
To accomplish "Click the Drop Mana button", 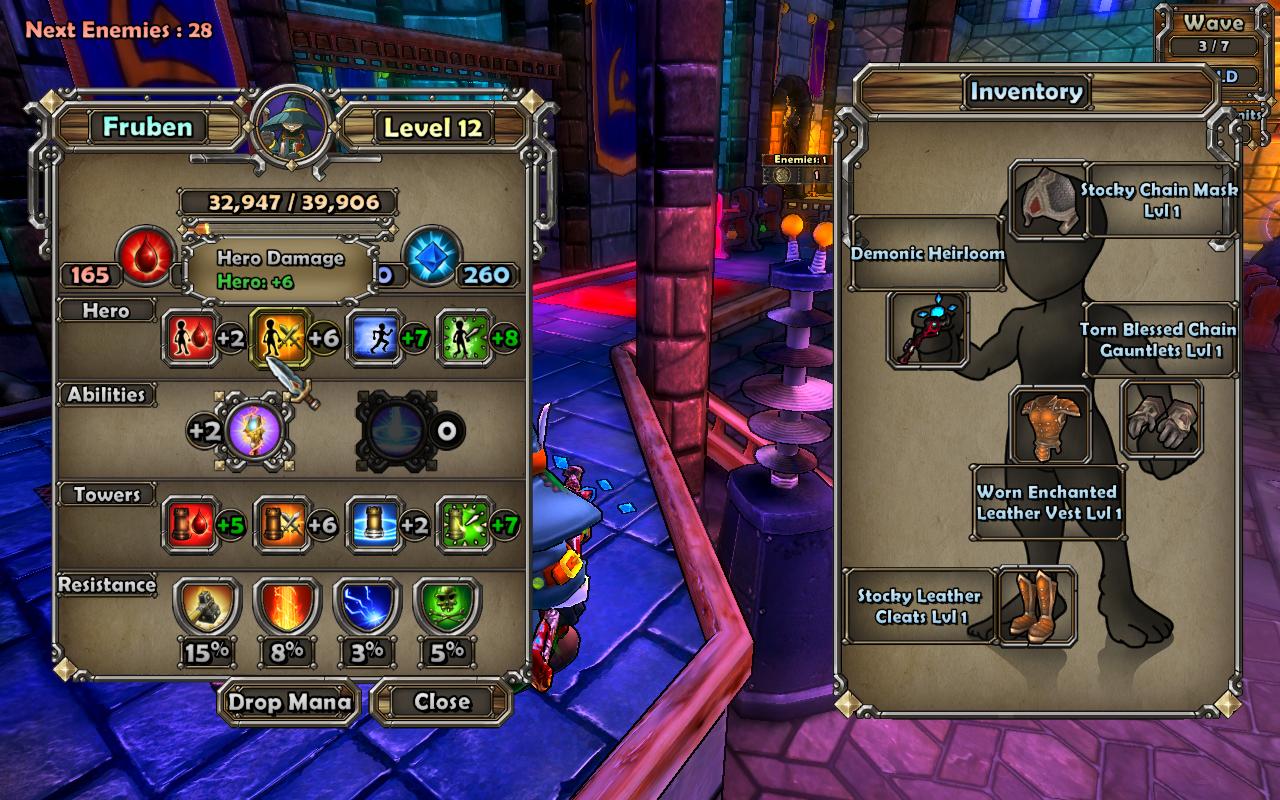I will pyautogui.click(x=290, y=702).
